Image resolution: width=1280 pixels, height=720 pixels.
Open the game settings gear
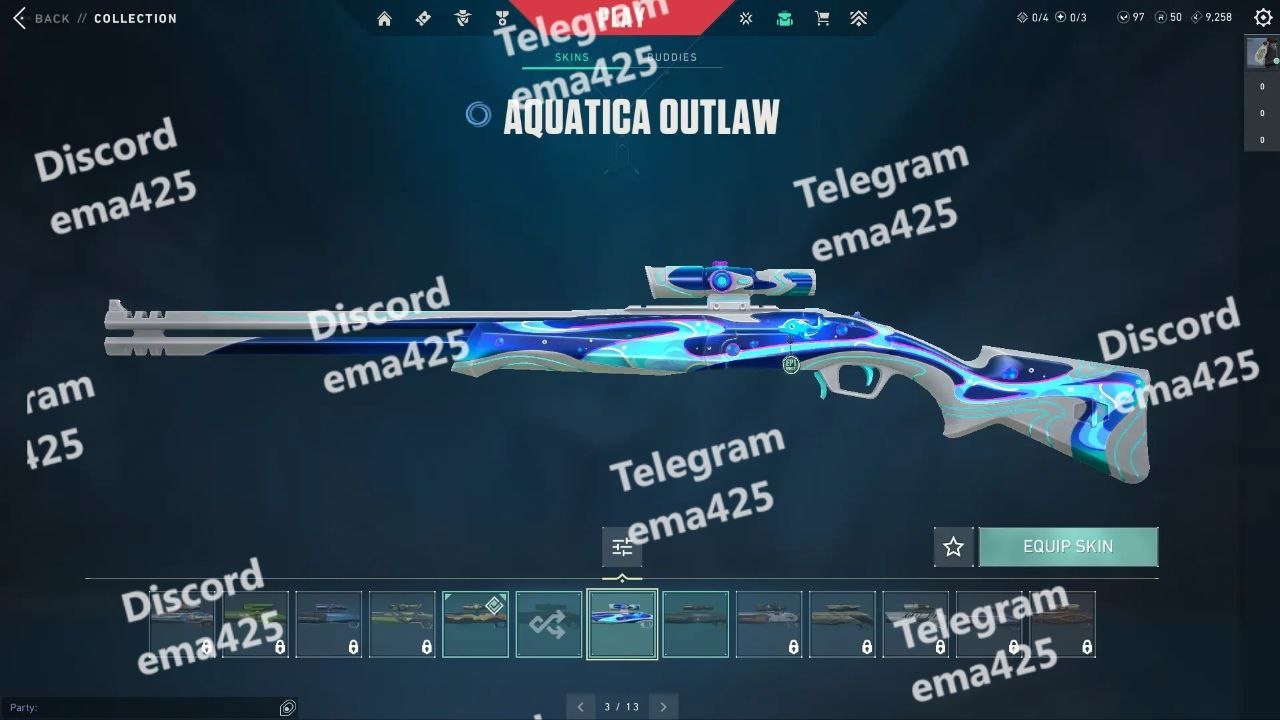tap(1263, 18)
